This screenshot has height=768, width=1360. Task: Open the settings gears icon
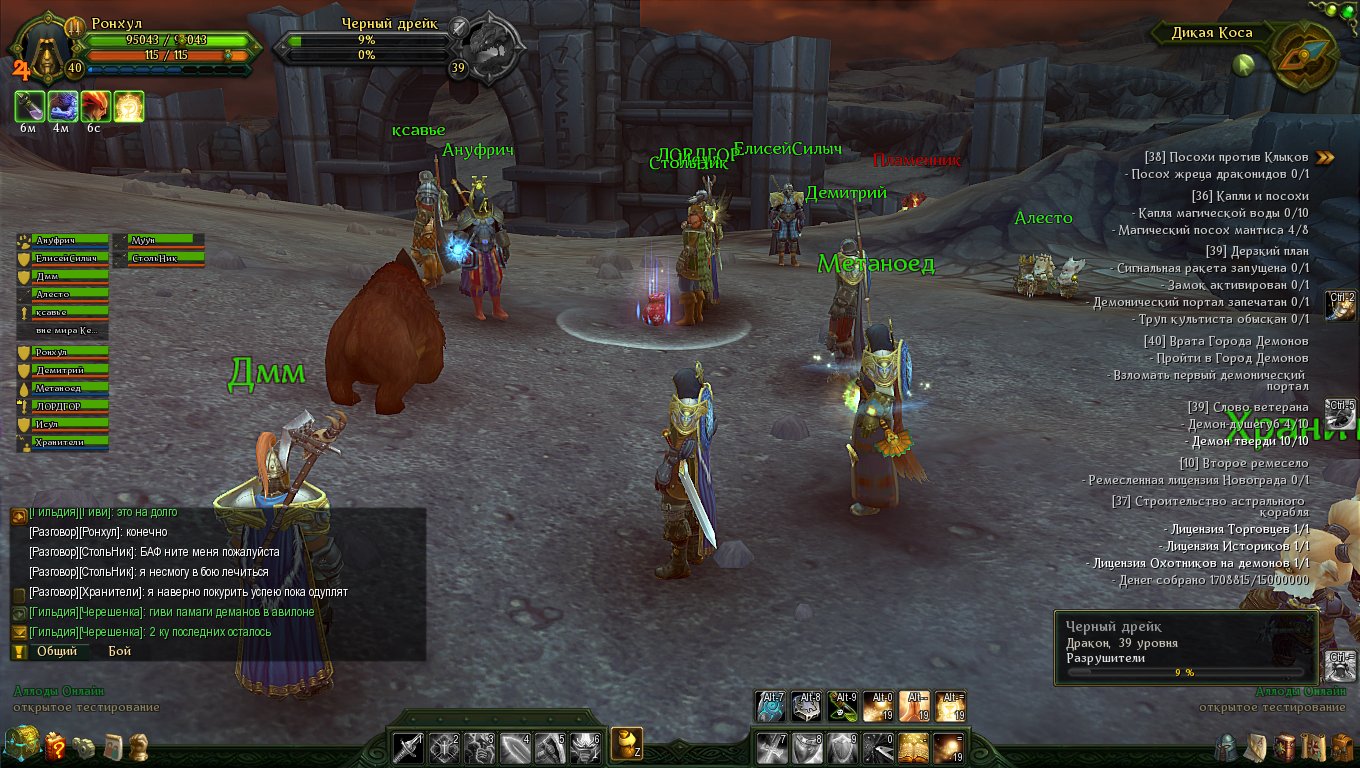click(86, 747)
